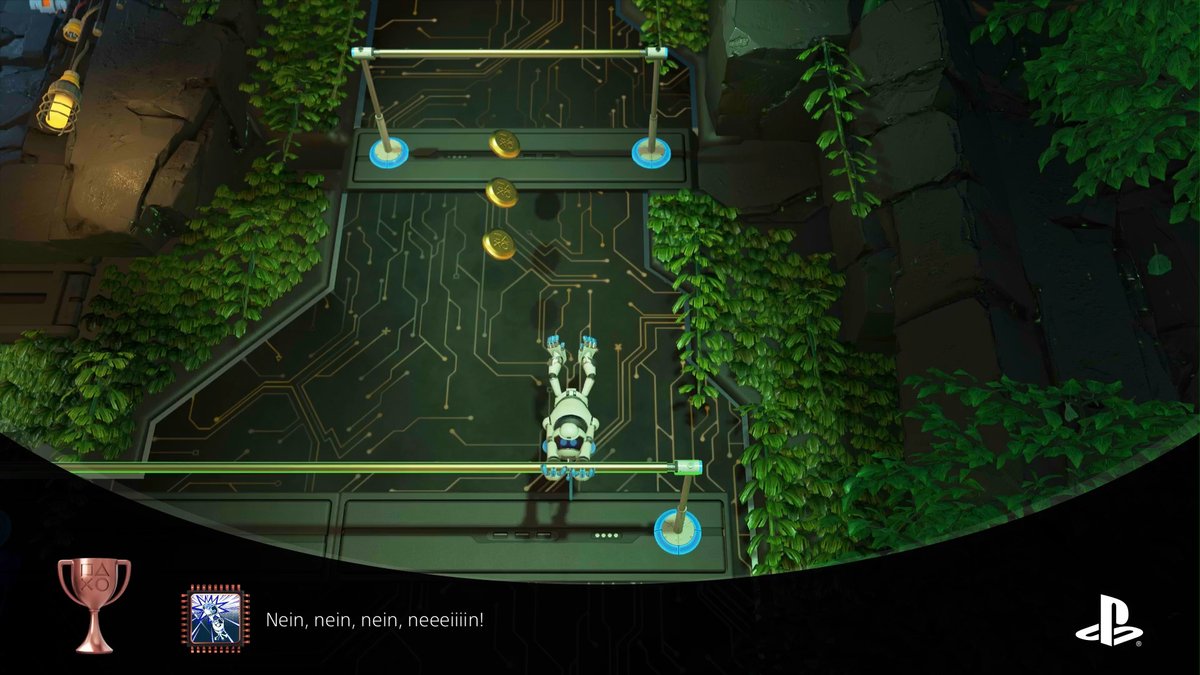Select the "Nein, nein, nein, neeeiiiin!" trophy title
This screenshot has height=675, width=1200.
pos(375,621)
